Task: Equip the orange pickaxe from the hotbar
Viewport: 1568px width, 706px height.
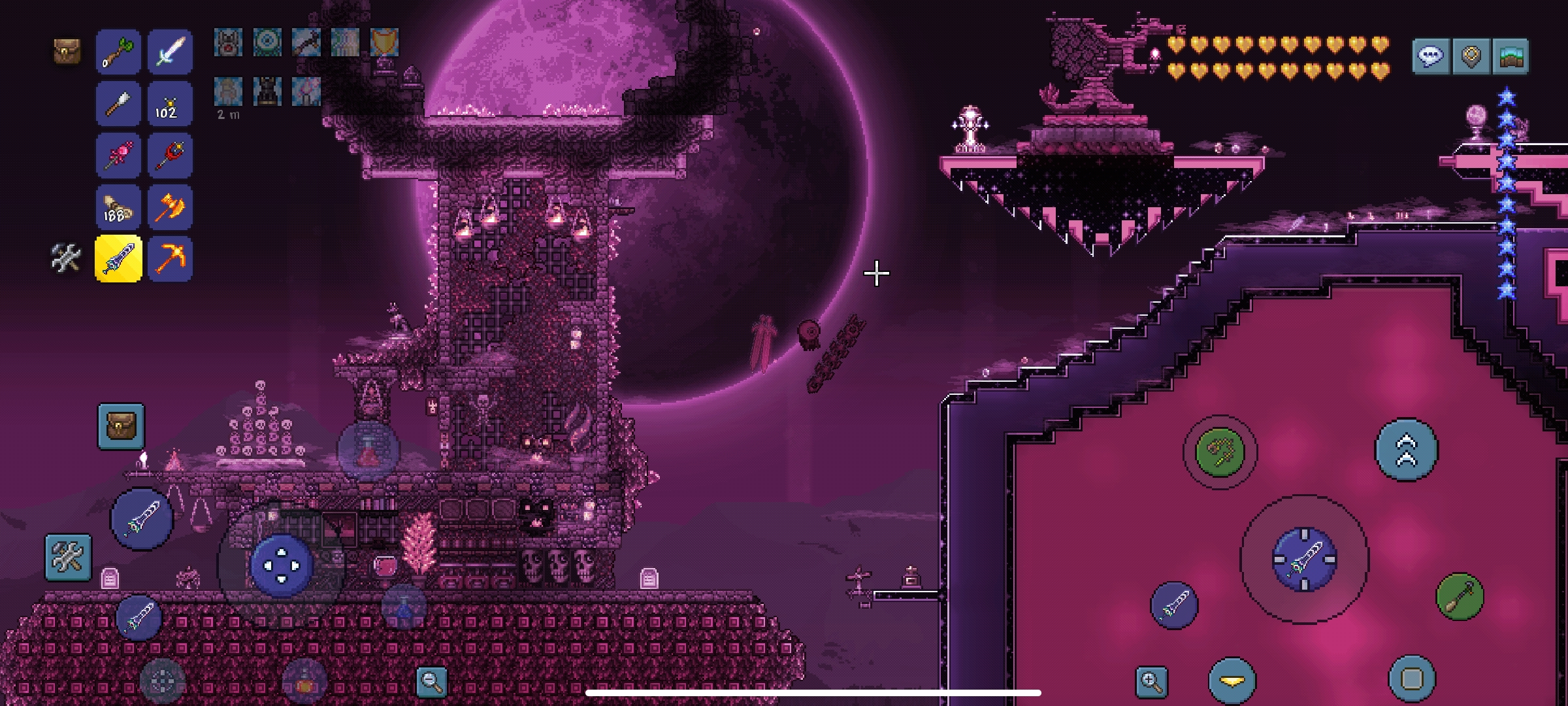Action: coord(170,259)
